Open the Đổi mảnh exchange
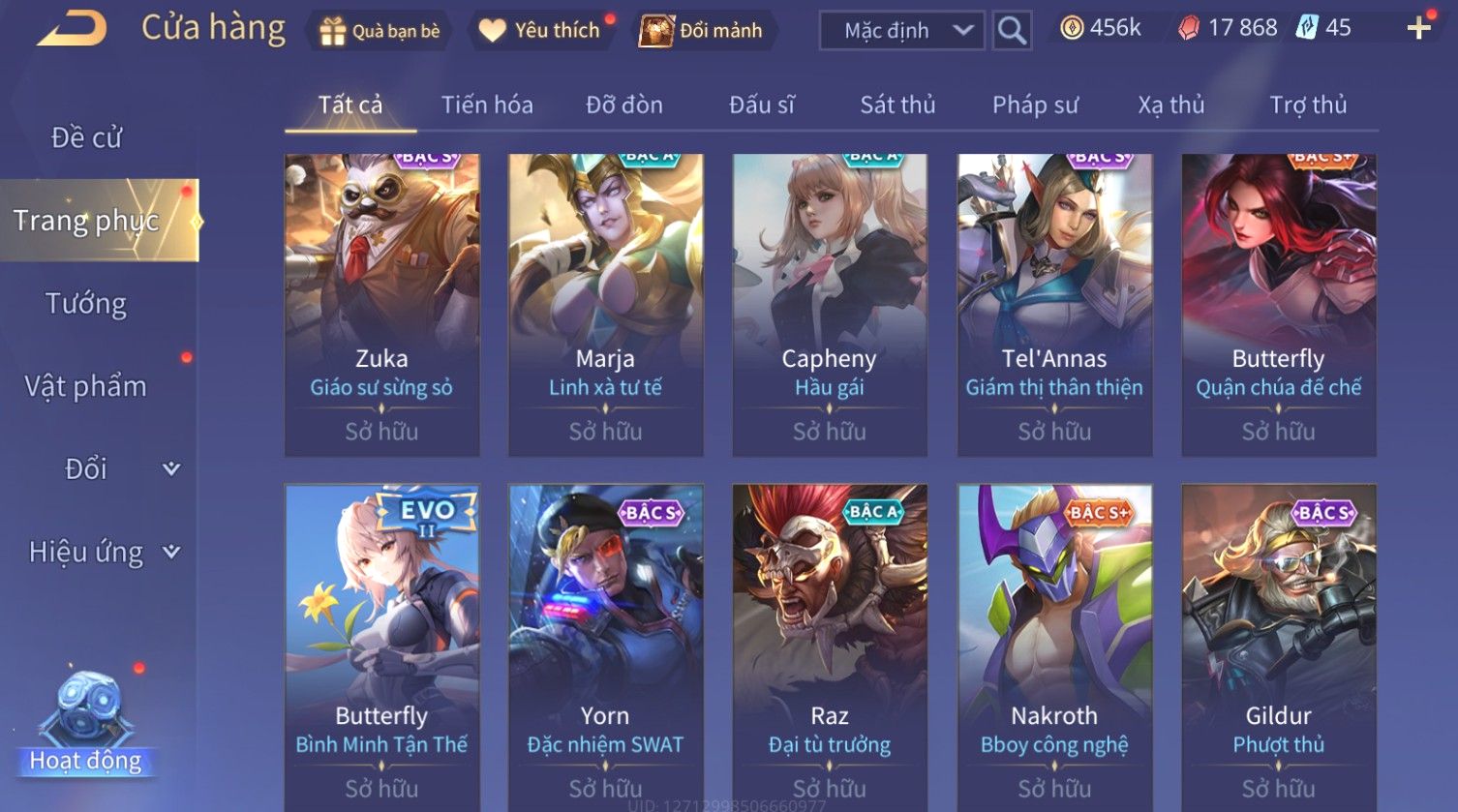Image resolution: width=1458 pixels, height=812 pixels. 702,31
